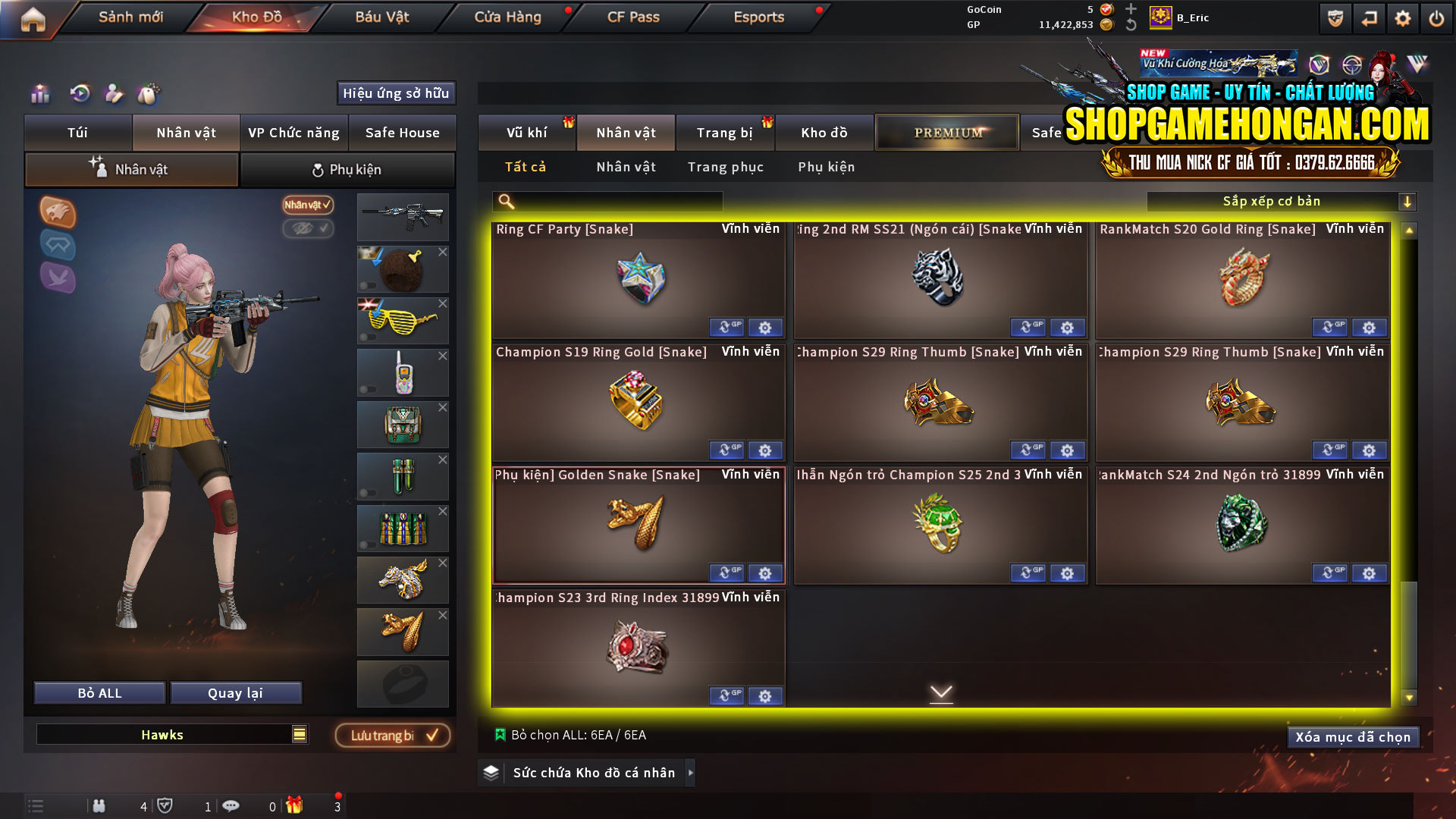Viewport: 1456px width, 819px height.
Task: Toggle the eye visibility control below Nhân vật badge
Action: (308, 230)
